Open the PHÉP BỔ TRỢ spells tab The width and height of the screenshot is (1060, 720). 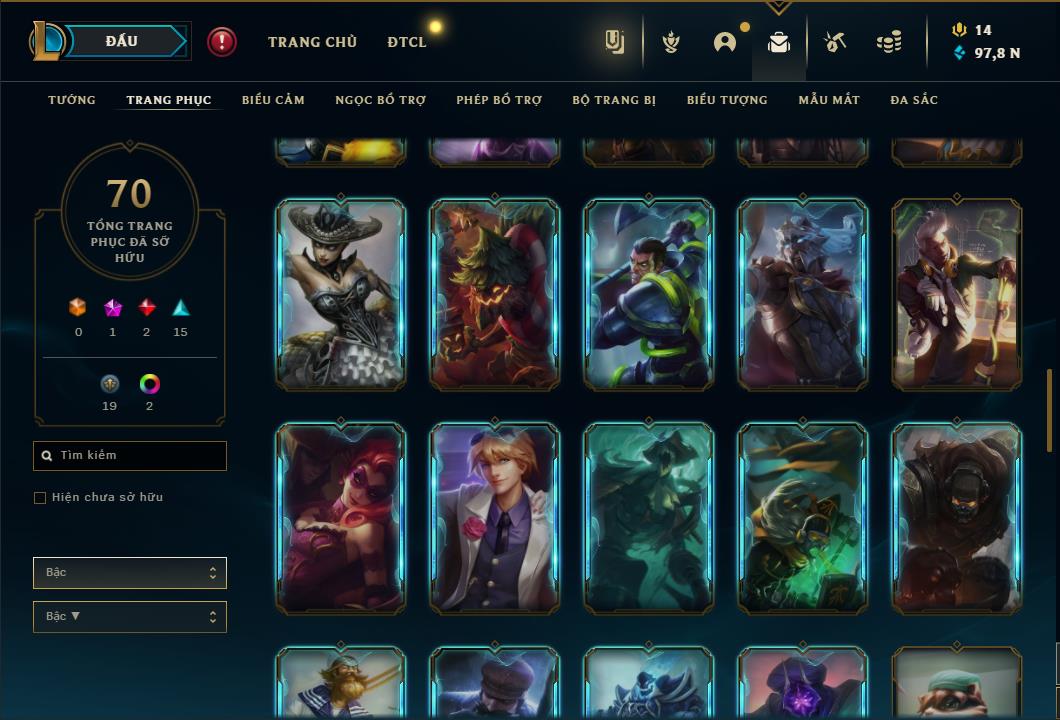pyautogui.click(x=499, y=100)
